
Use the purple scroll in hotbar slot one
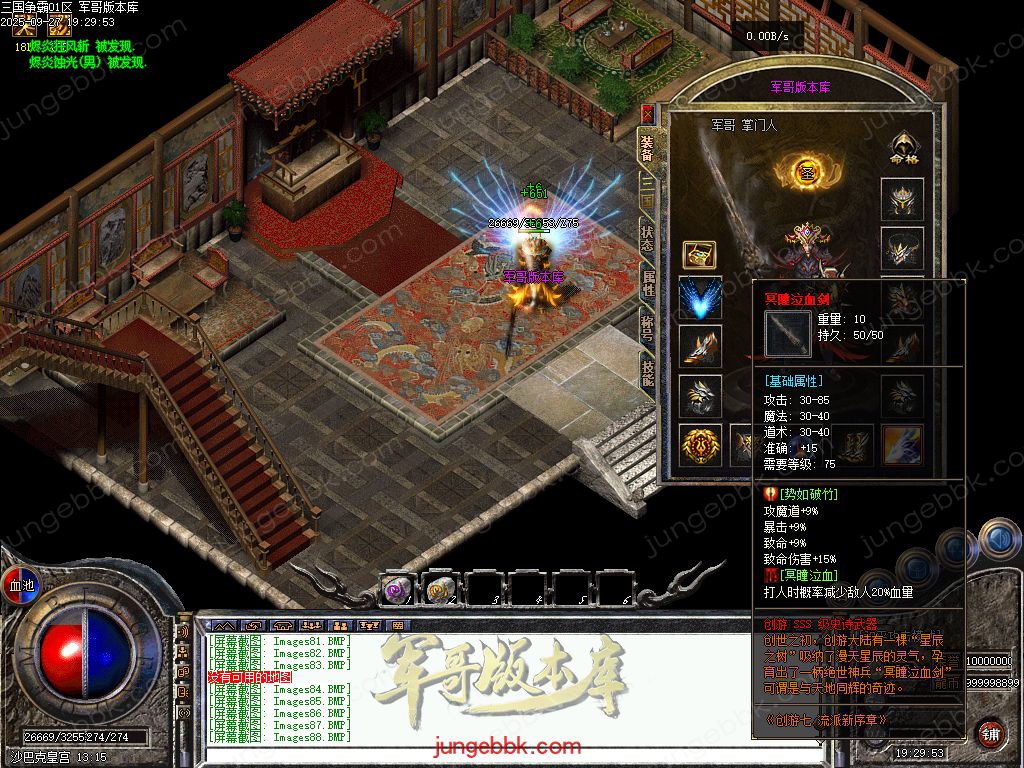coord(398,590)
